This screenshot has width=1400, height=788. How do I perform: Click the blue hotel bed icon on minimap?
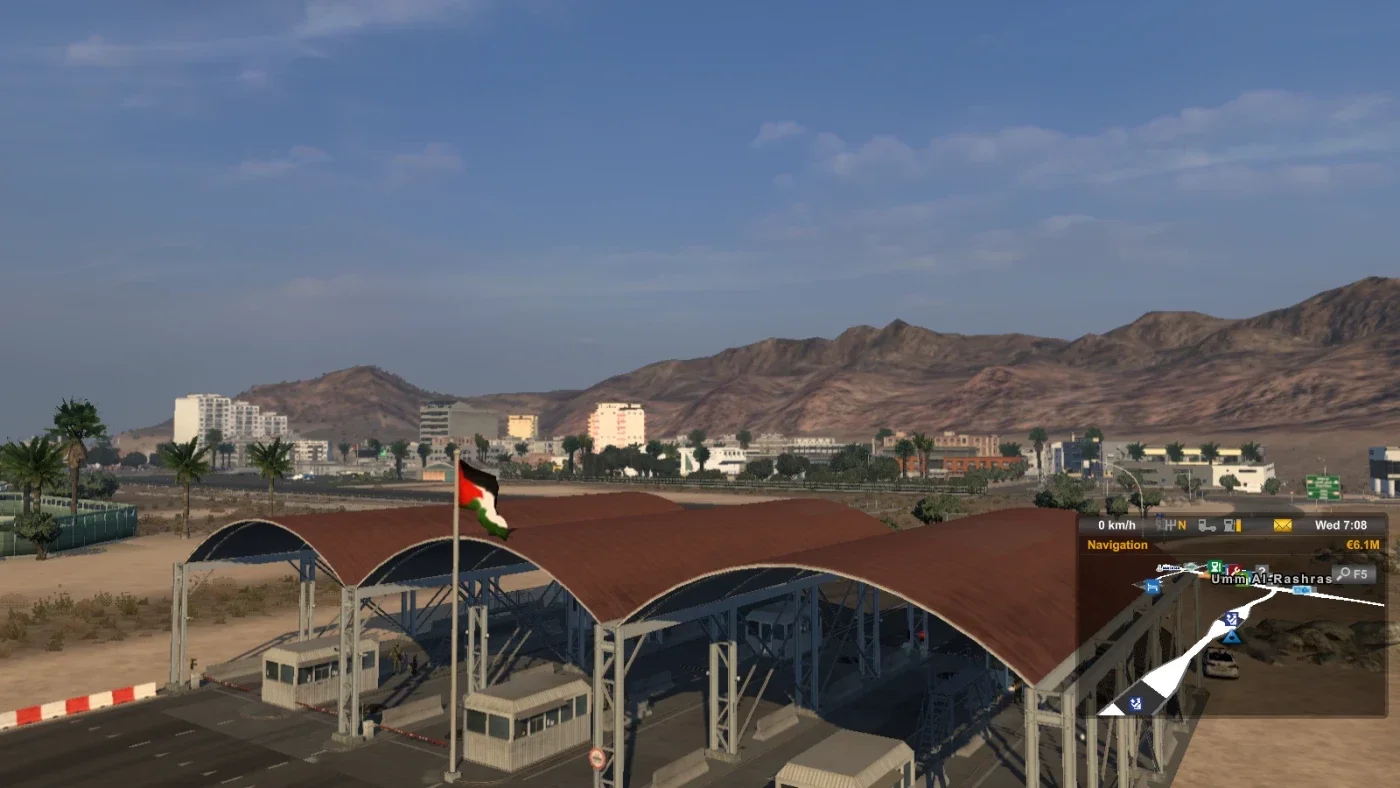point(1151,588)
